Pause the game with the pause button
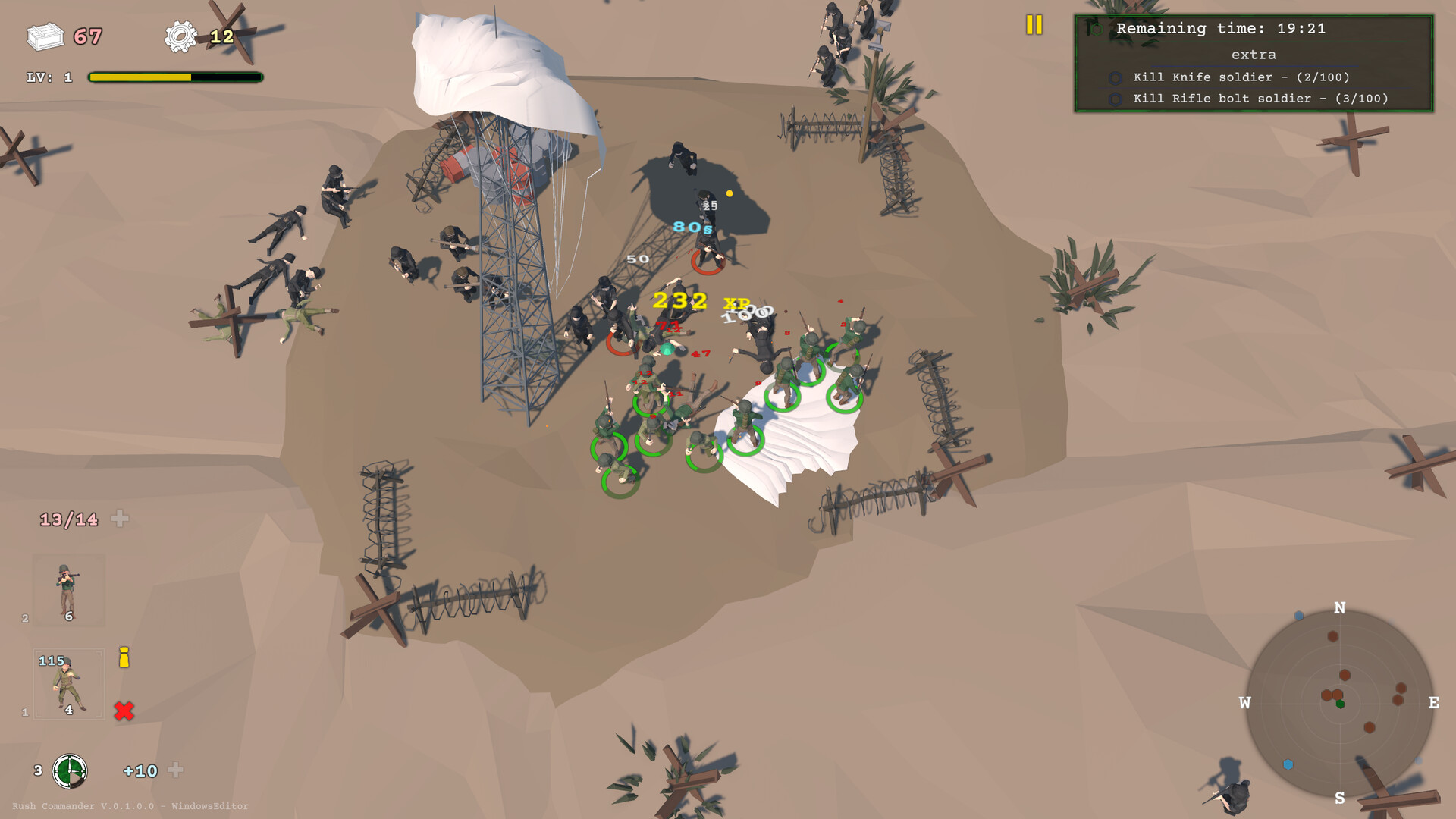Screen dimensions: 1456x819 (1033, 25)
